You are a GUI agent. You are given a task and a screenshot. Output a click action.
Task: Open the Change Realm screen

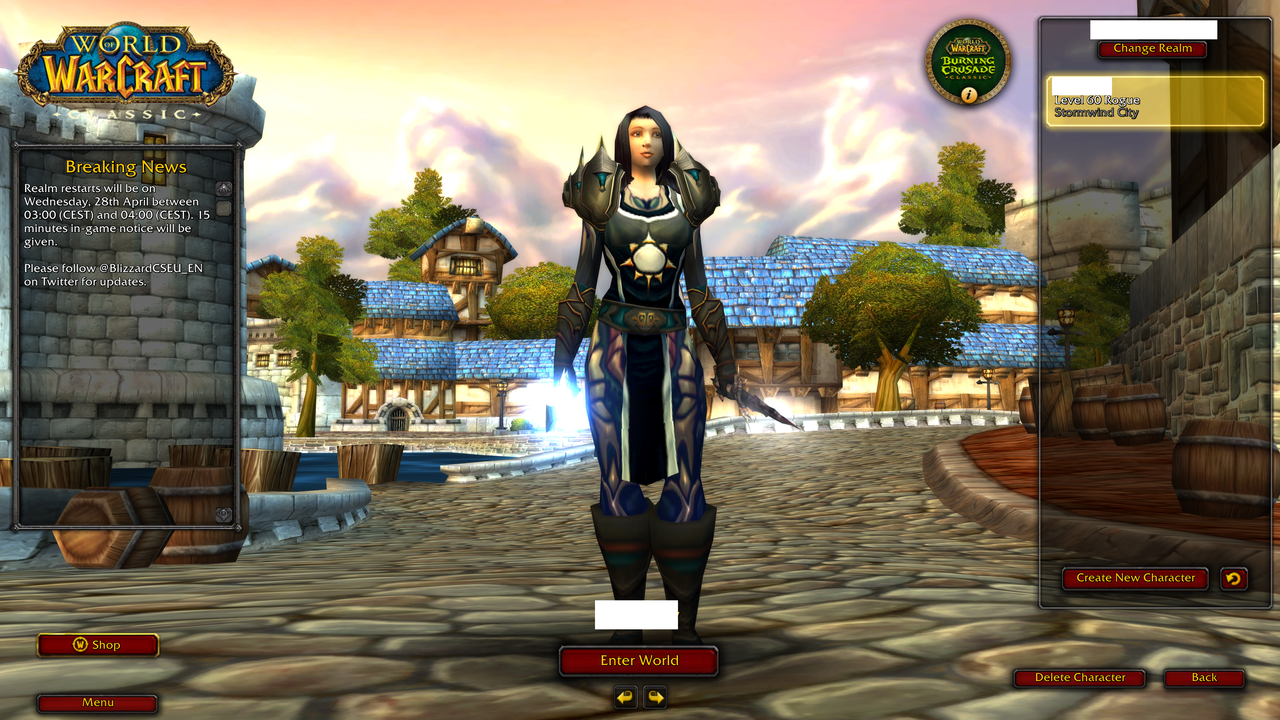coord(1151,48)
